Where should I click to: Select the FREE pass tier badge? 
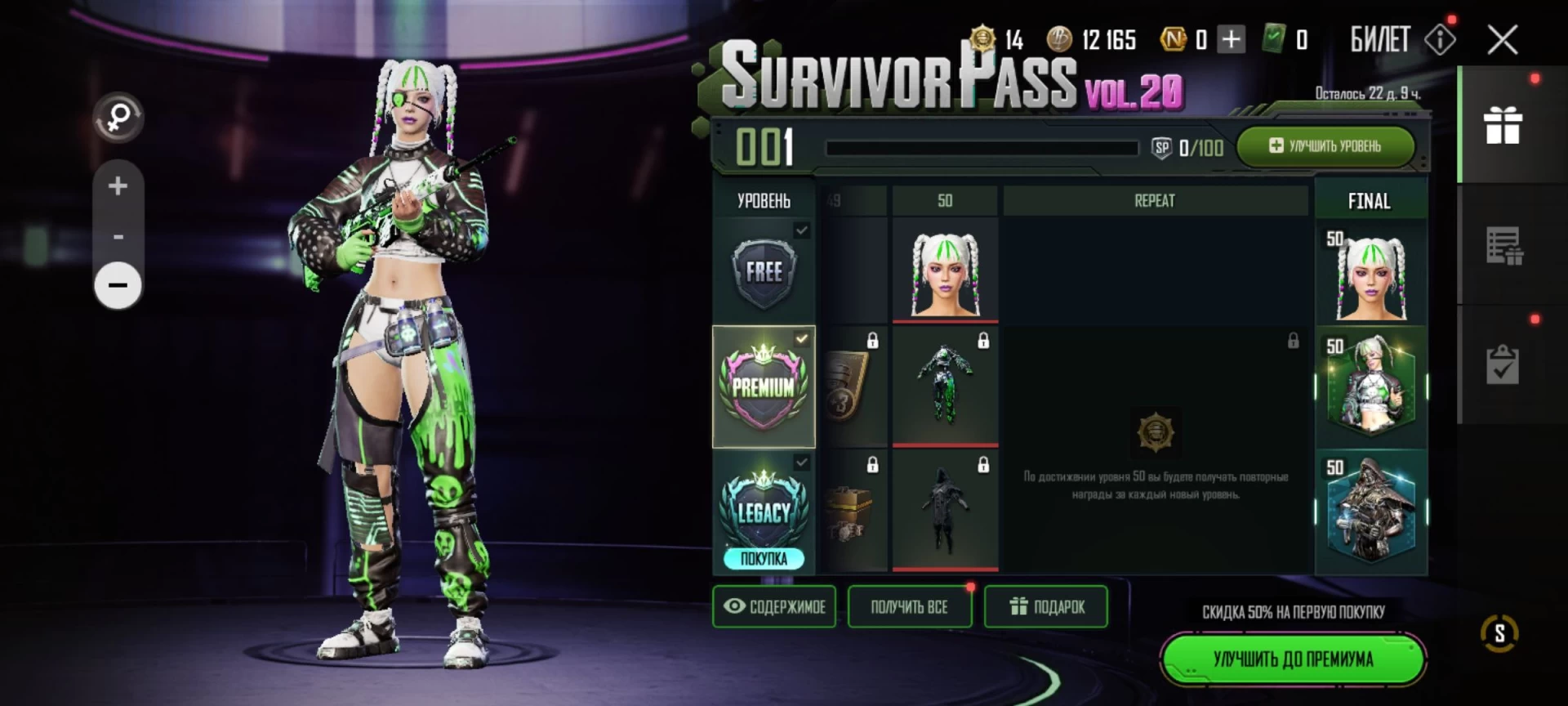pyautogui.click(x=764, y=272)
